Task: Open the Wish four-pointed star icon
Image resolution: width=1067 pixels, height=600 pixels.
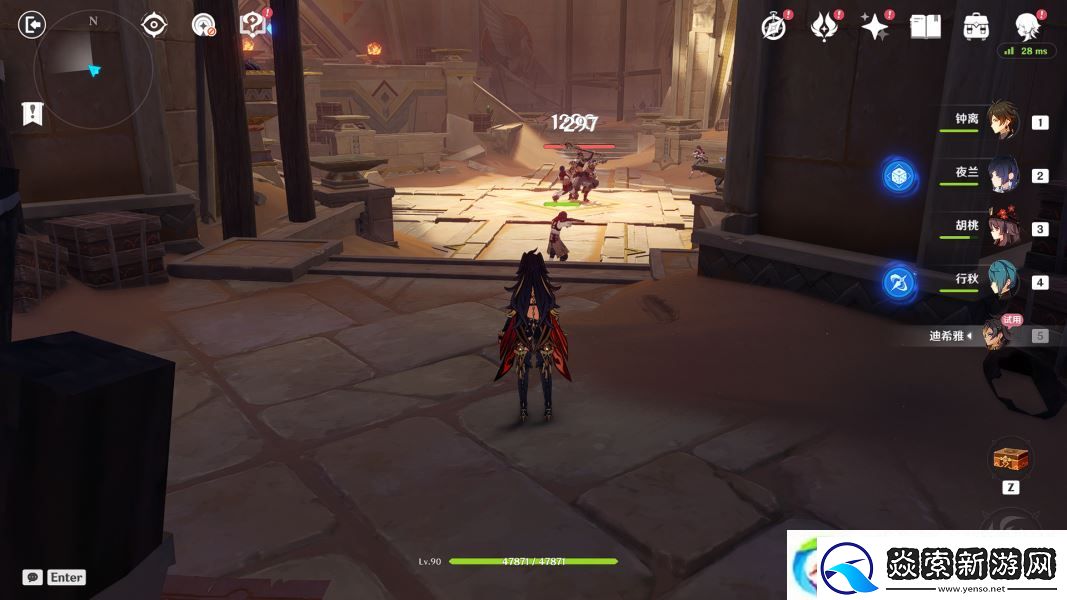Action: point(875,27)
